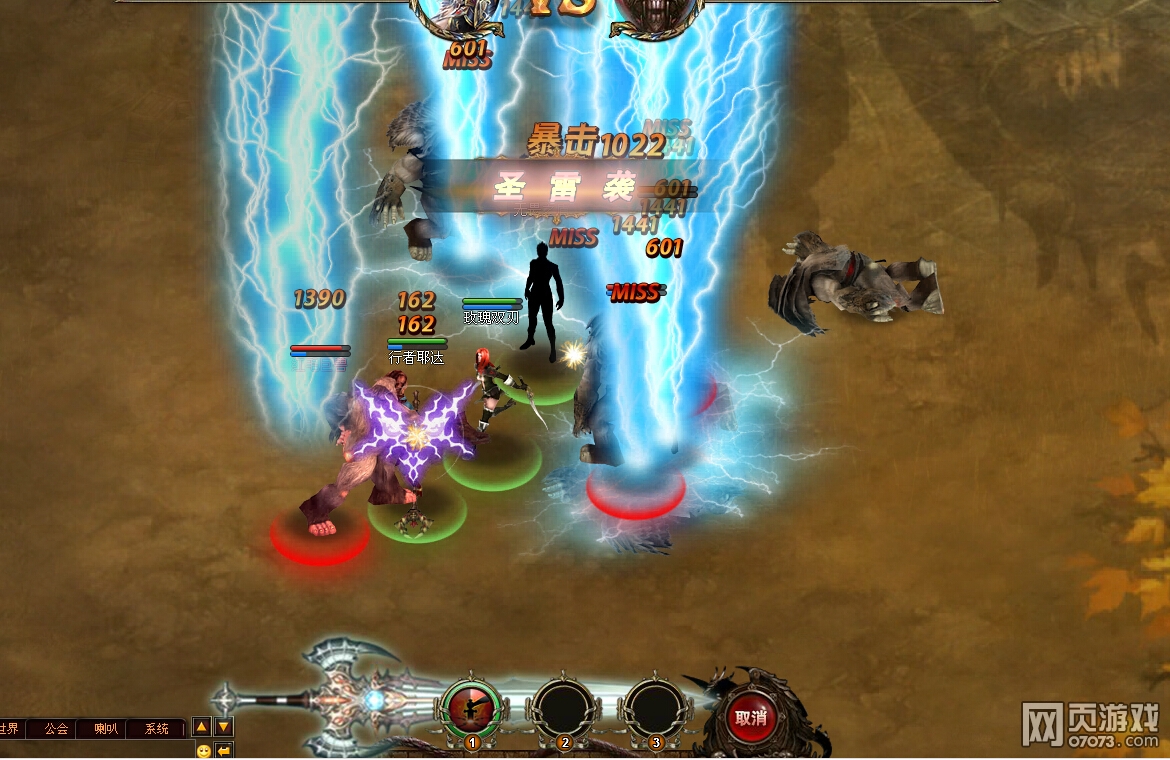Send chat with the return-arrow button
Viewport: 1170px width, 760px height.
coord(224,751)
